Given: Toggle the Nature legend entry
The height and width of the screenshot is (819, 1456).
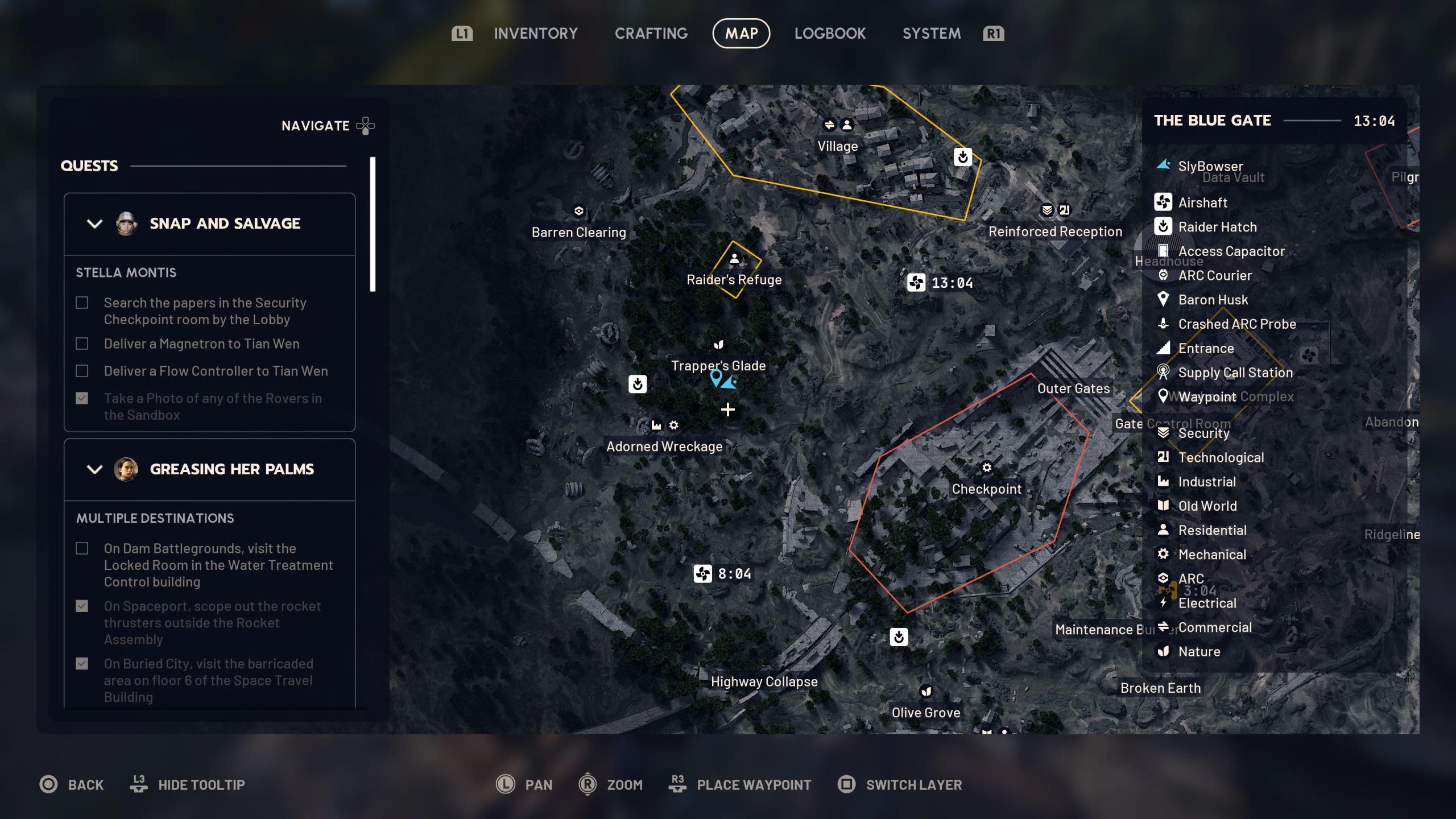Looking at the screenshot, I should pyautogui.click(x=1198, y=651).
